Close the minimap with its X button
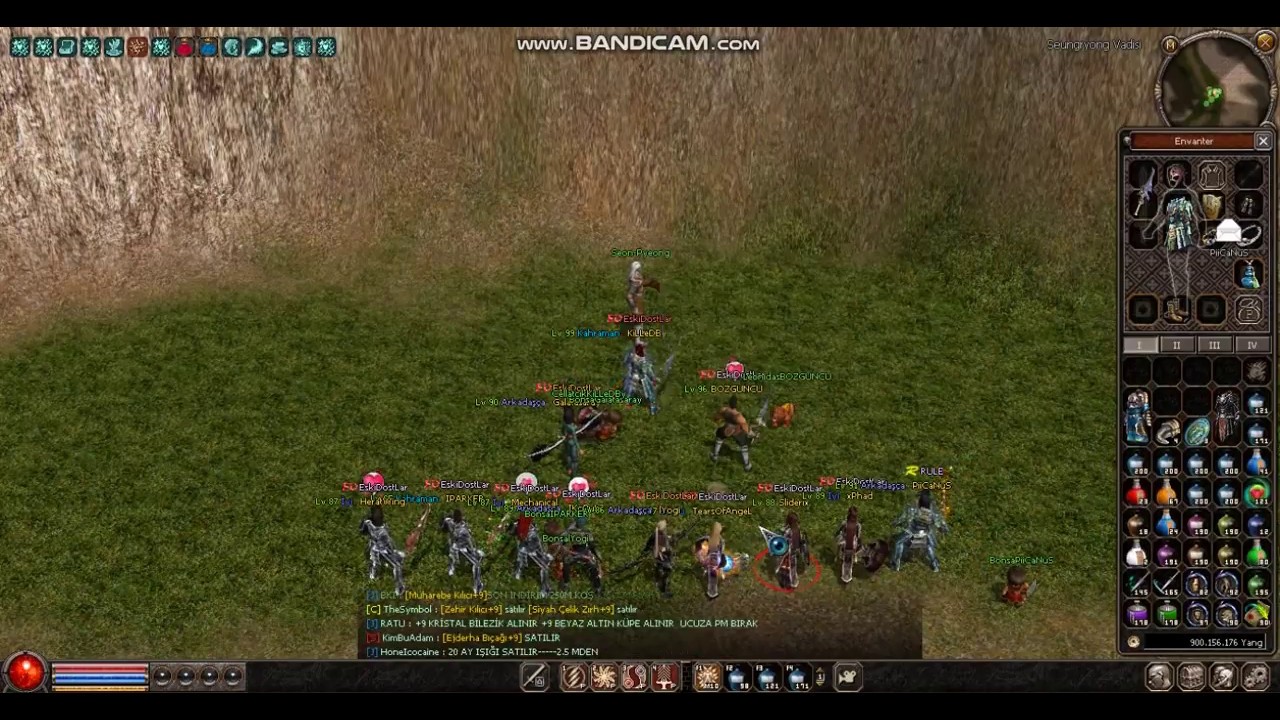This screenshot has height=720, width=1280. pos(1265,43)
